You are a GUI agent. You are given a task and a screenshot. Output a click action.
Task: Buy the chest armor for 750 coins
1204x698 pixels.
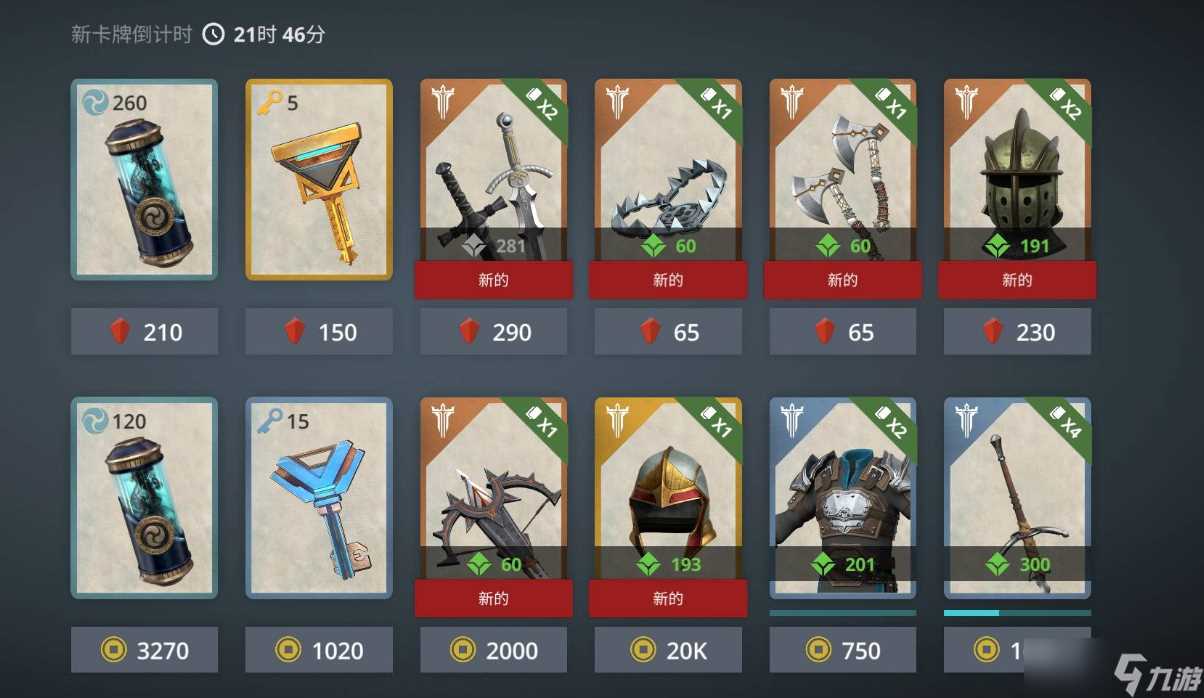[843, 651]
